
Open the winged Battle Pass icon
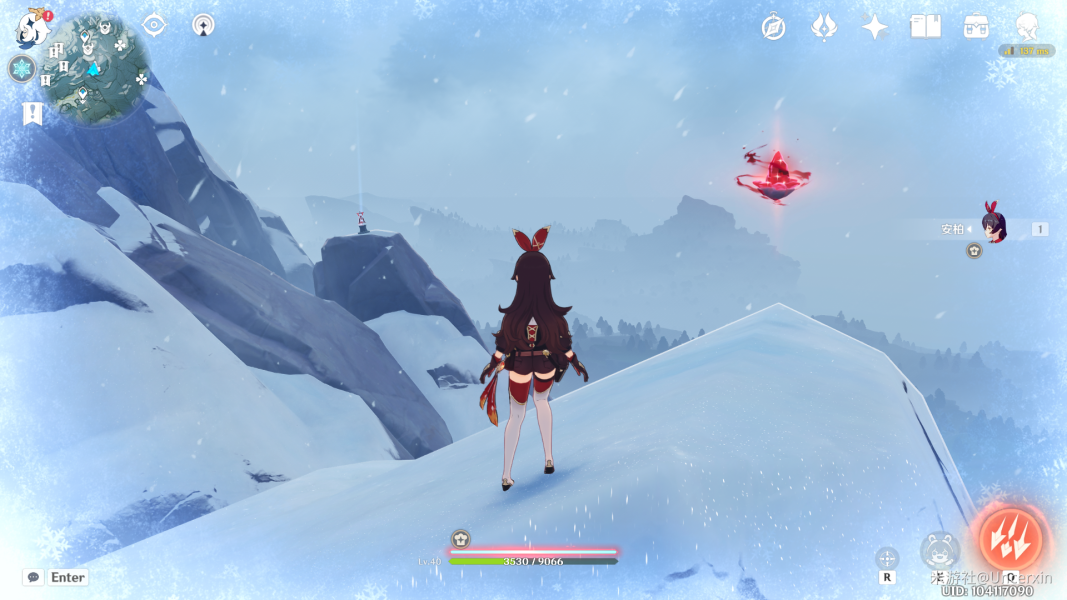click(x=823, y=27)
